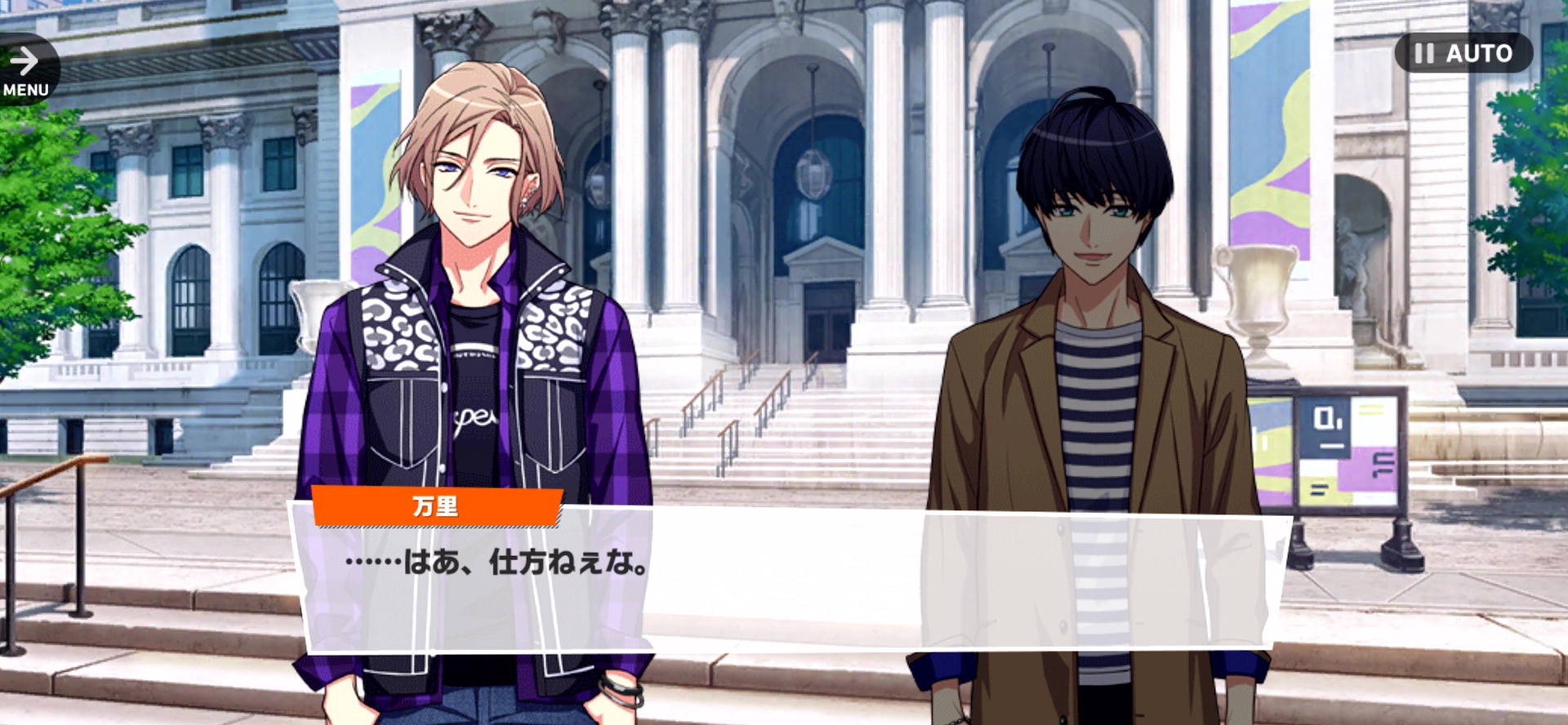Toggle the AUTO playback button
The image size is (1568, 725).
pyautogui.click(x=1463, y=53)
